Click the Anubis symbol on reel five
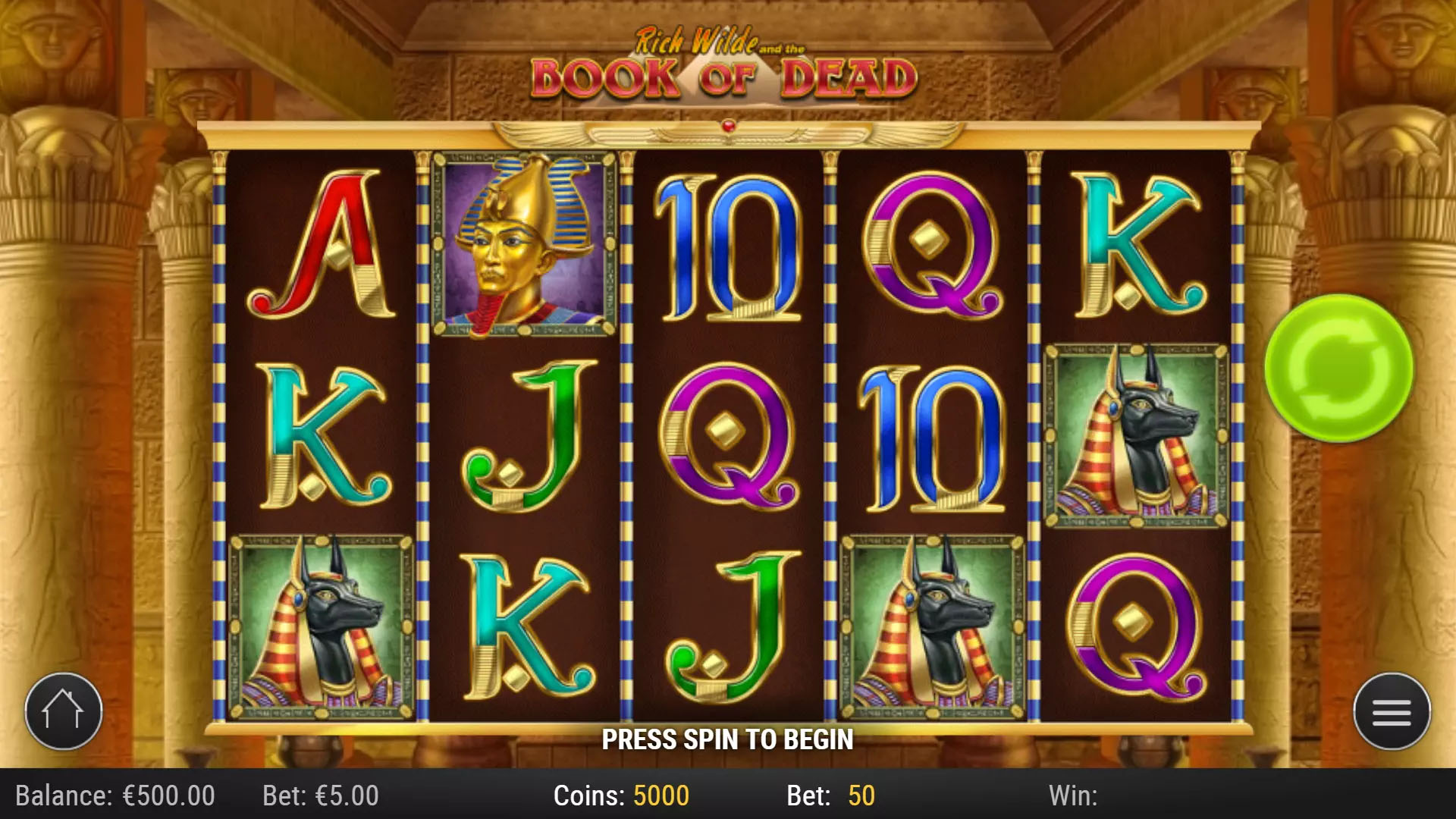Viewport: 1456px width, 819px height. tap(1134, 432)
